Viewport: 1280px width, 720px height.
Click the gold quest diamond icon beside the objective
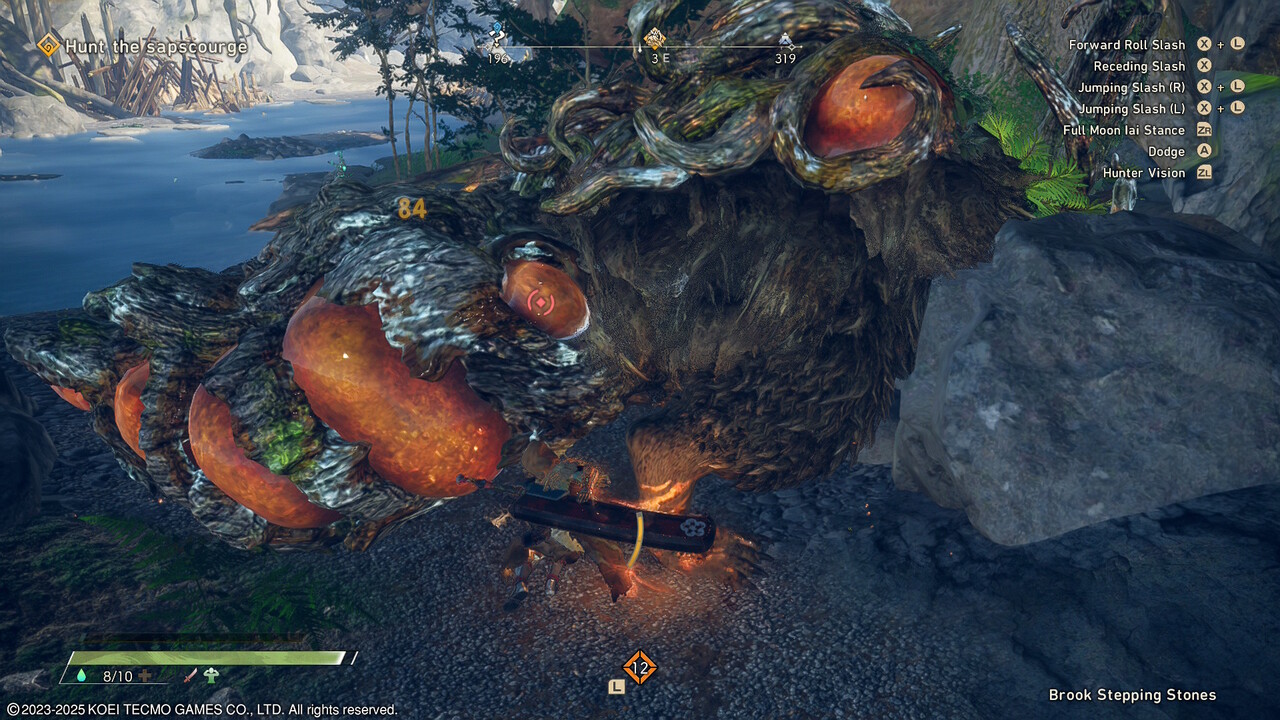48,45
